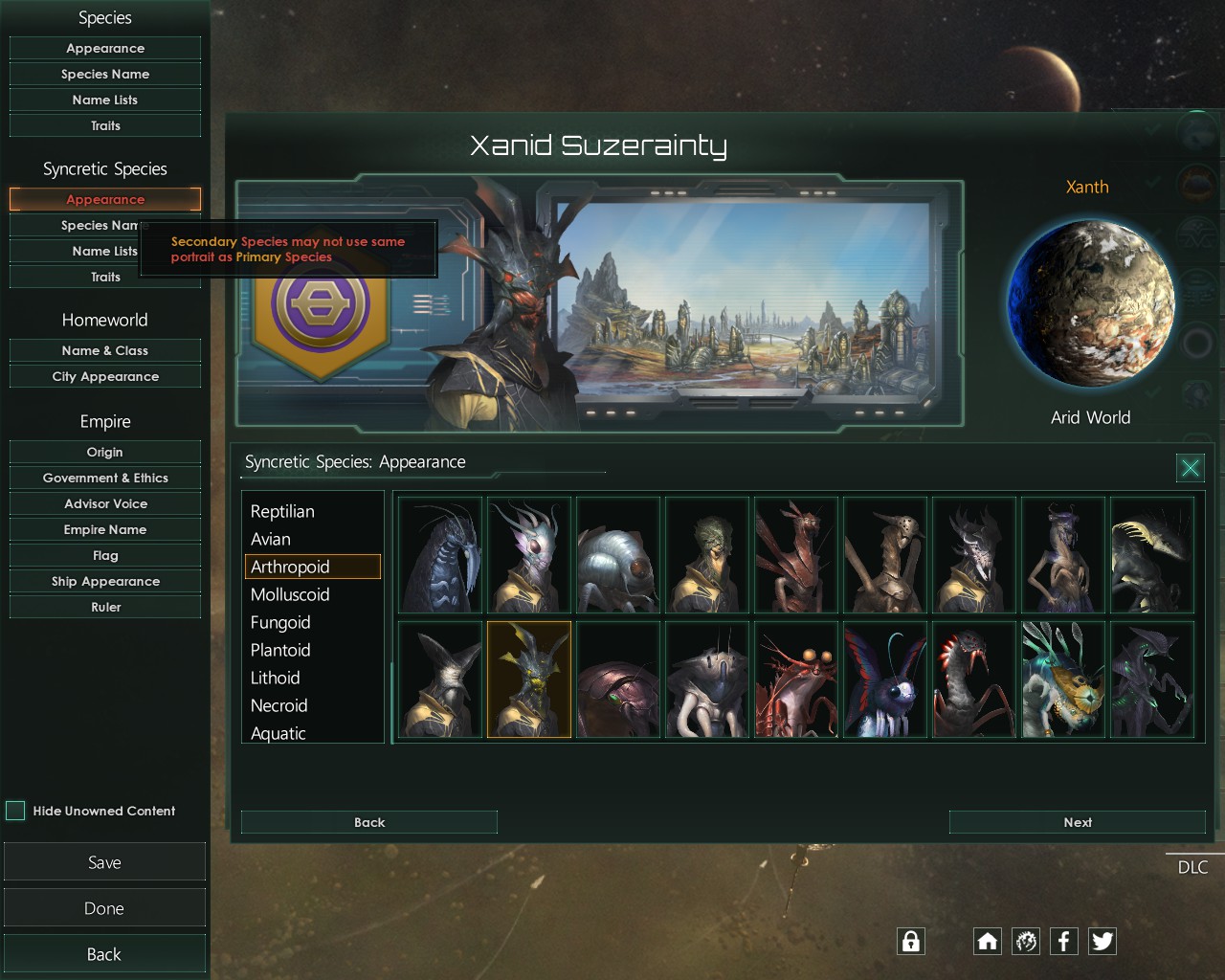Click the Facebook icon at the bottom
Viewport: 1225px width, 980px height.
click(1063, 941)
